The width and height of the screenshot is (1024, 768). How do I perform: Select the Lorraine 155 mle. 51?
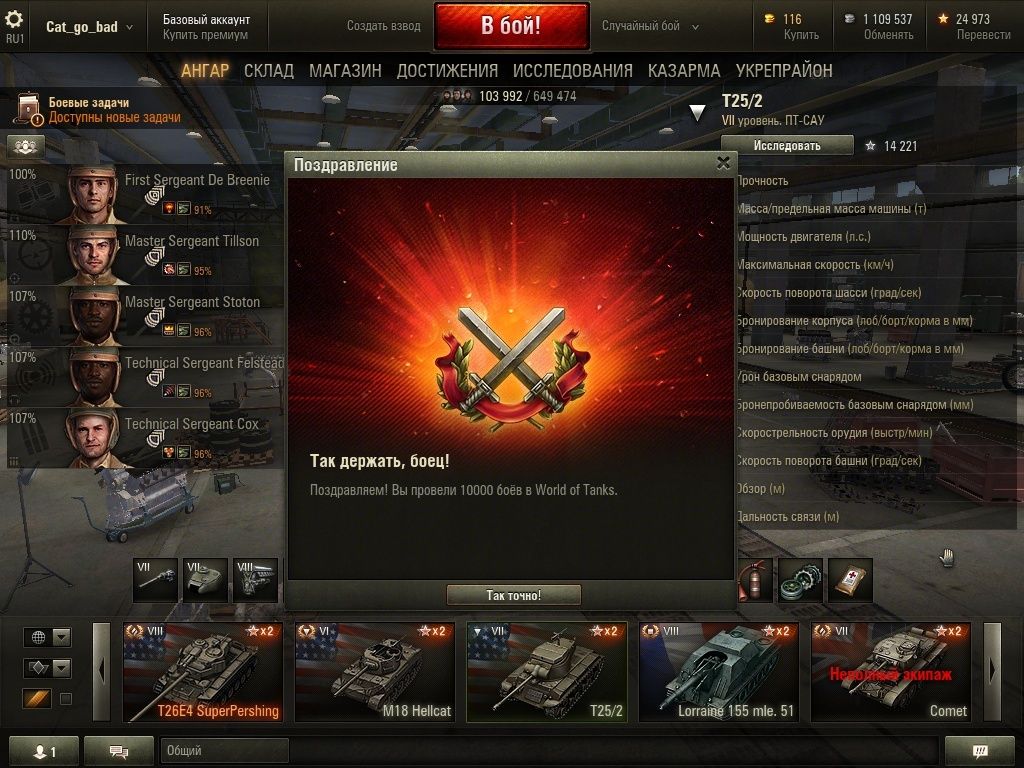pyautogui.click(x=718, y=672)
